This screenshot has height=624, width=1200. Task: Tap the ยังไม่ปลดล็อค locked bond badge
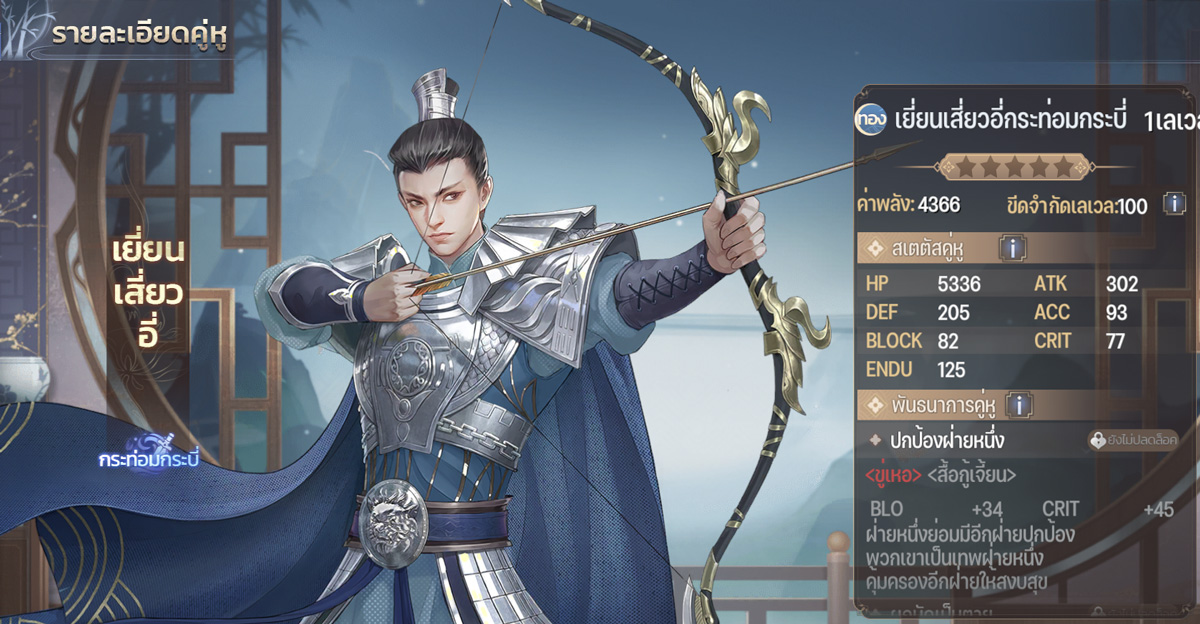tap(1133, 440)
